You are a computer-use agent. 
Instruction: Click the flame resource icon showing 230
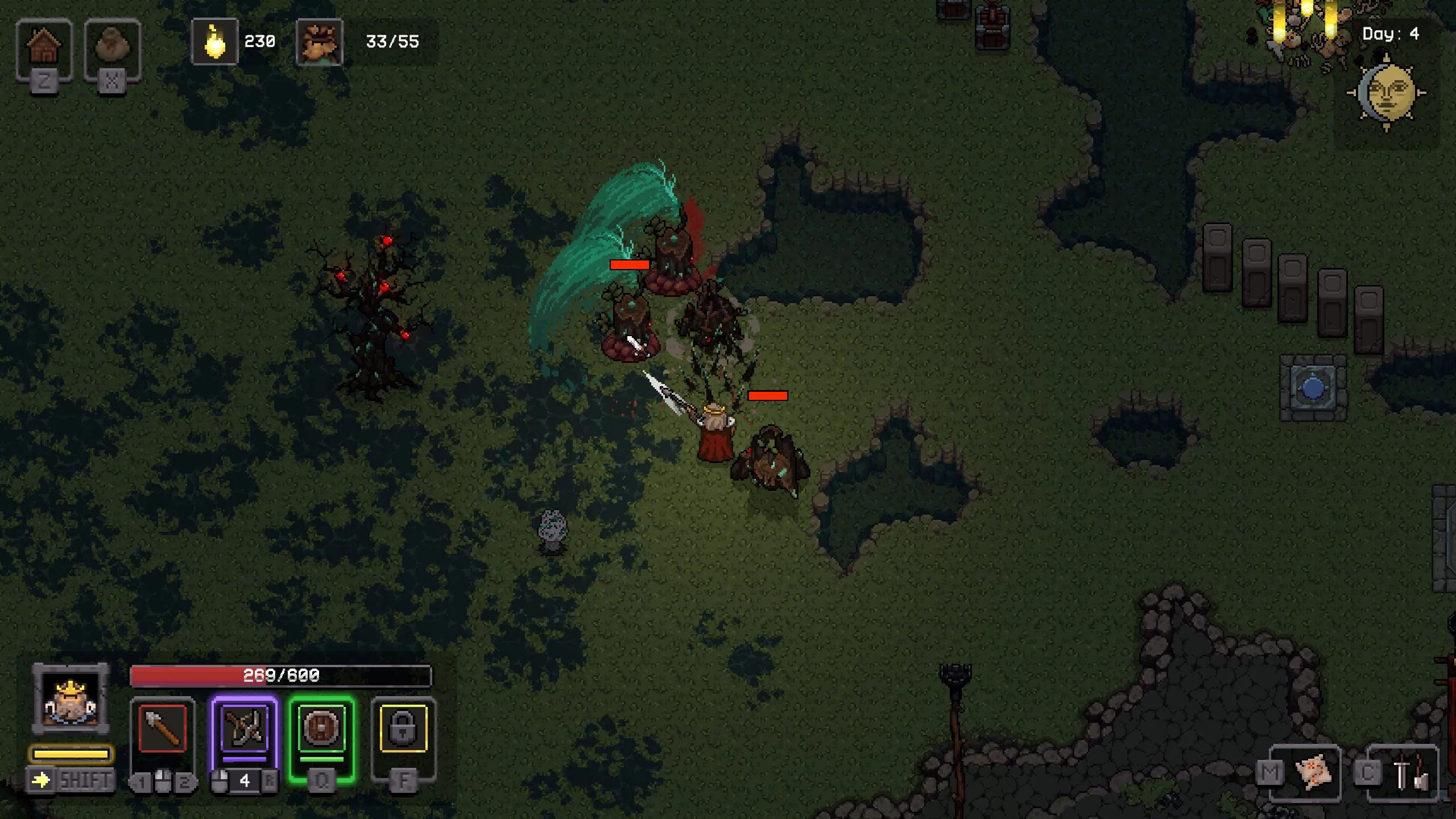(x=215, y=41)
